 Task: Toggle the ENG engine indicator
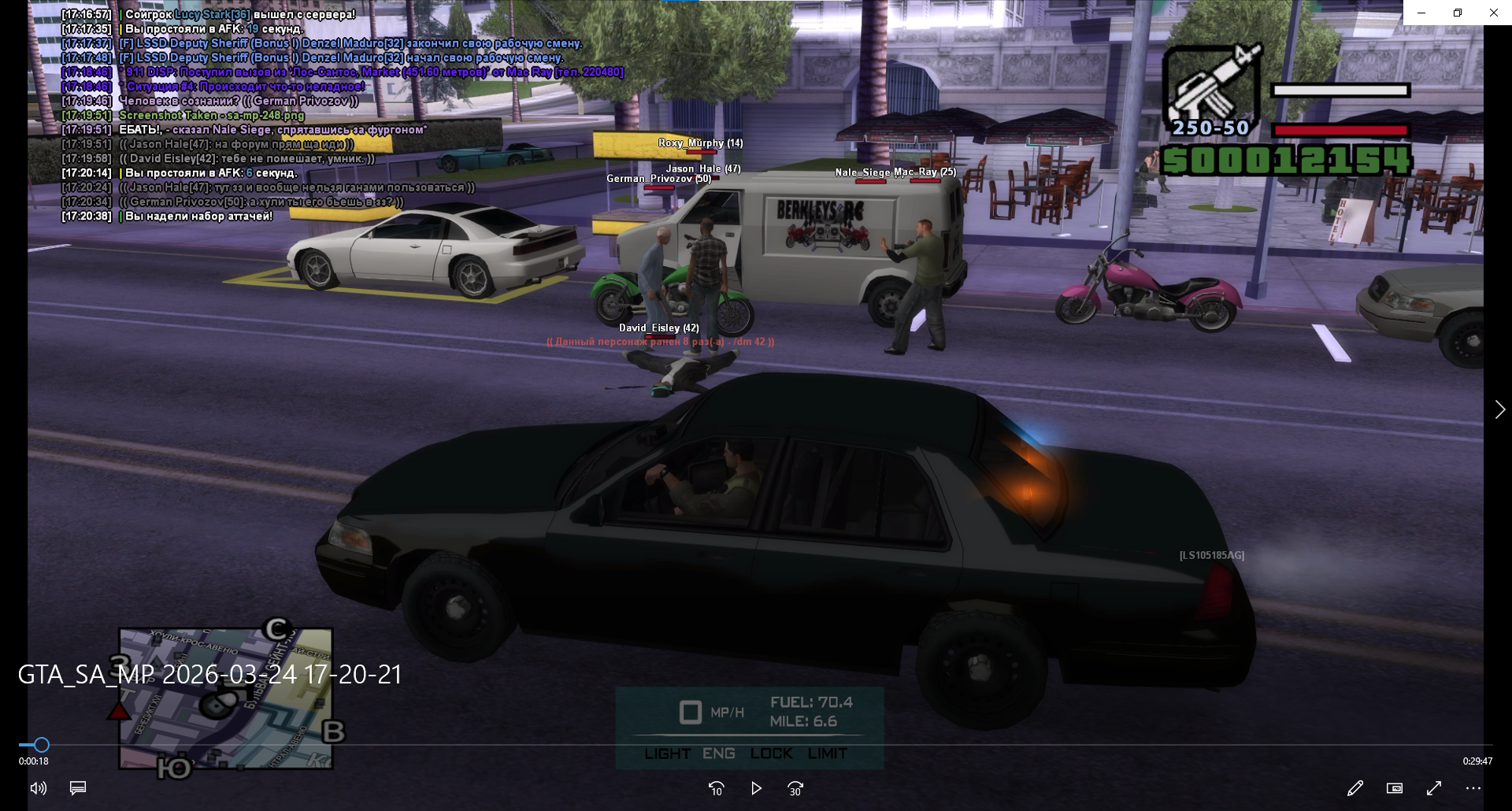tap(718, 754)
